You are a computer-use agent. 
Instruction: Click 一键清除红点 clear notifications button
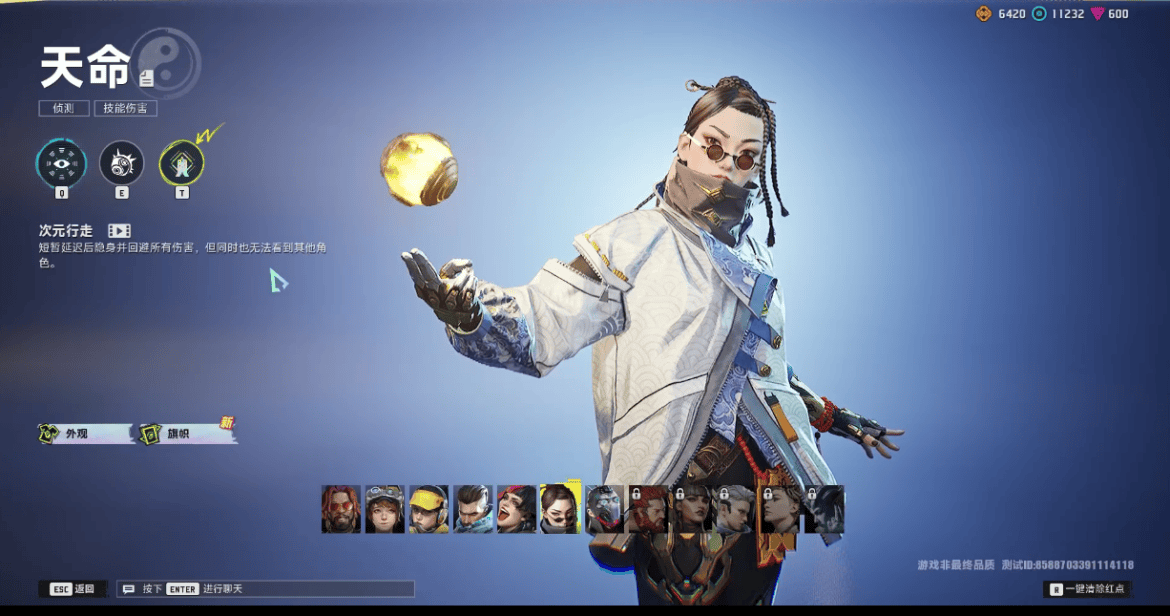1088,589
